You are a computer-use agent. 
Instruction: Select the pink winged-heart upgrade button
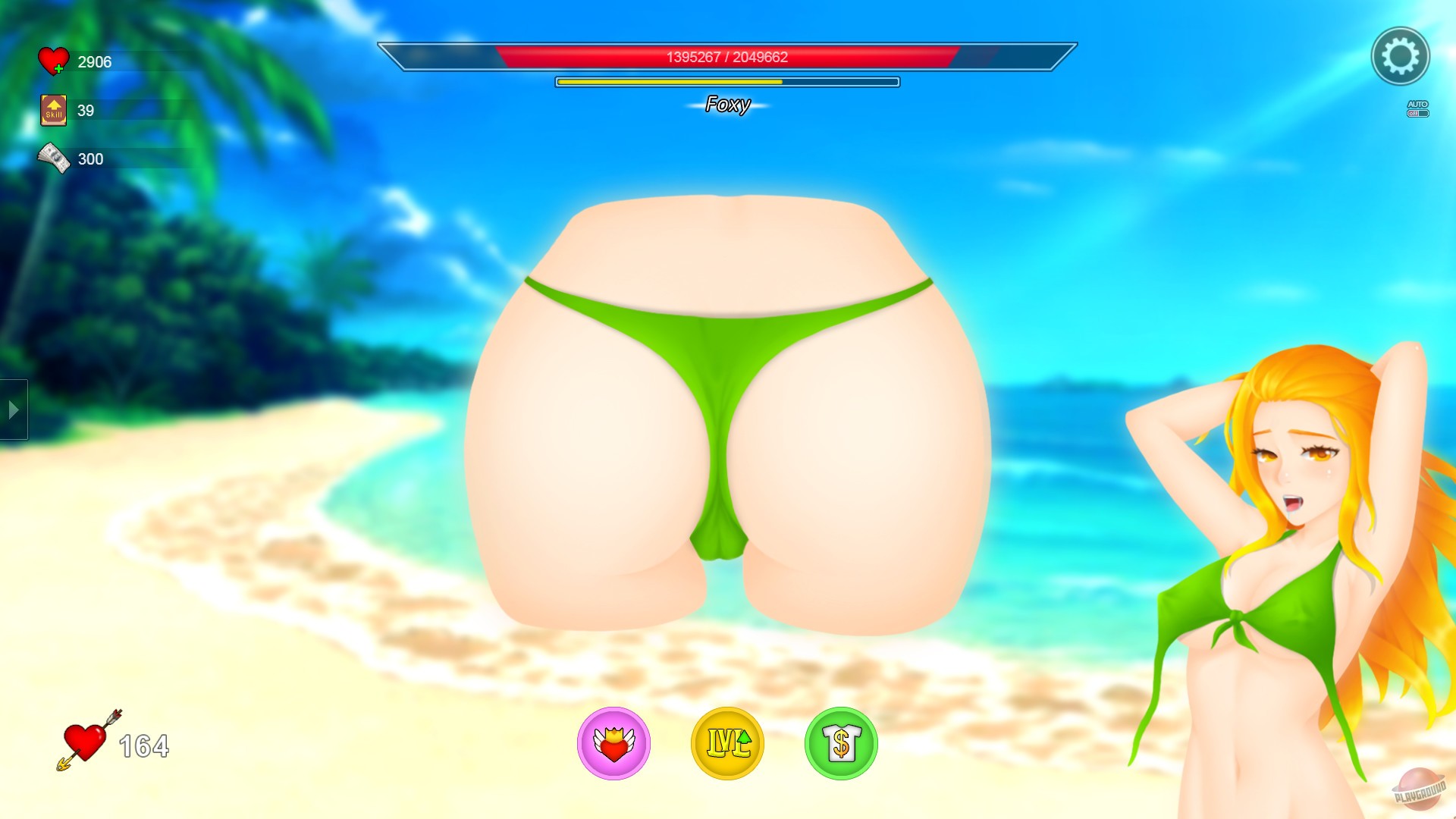615,745
